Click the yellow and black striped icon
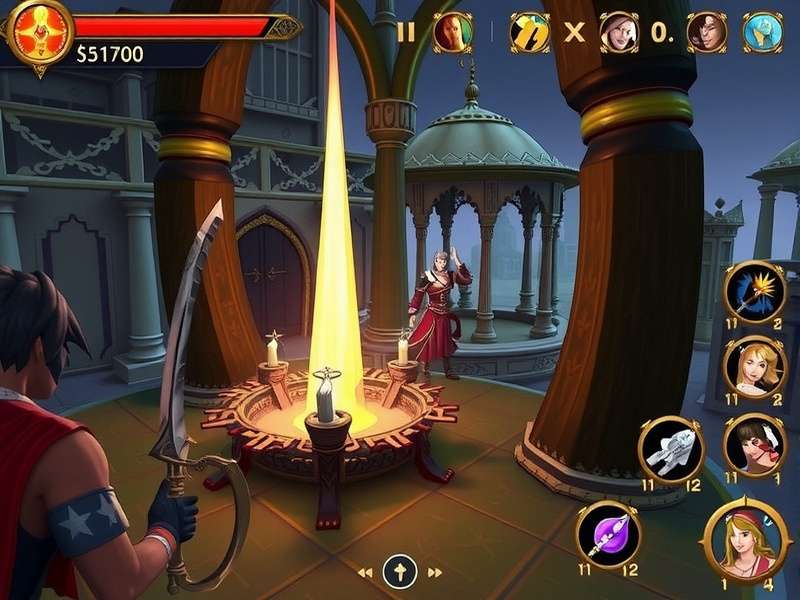800x600 pixels. (529, 32)
